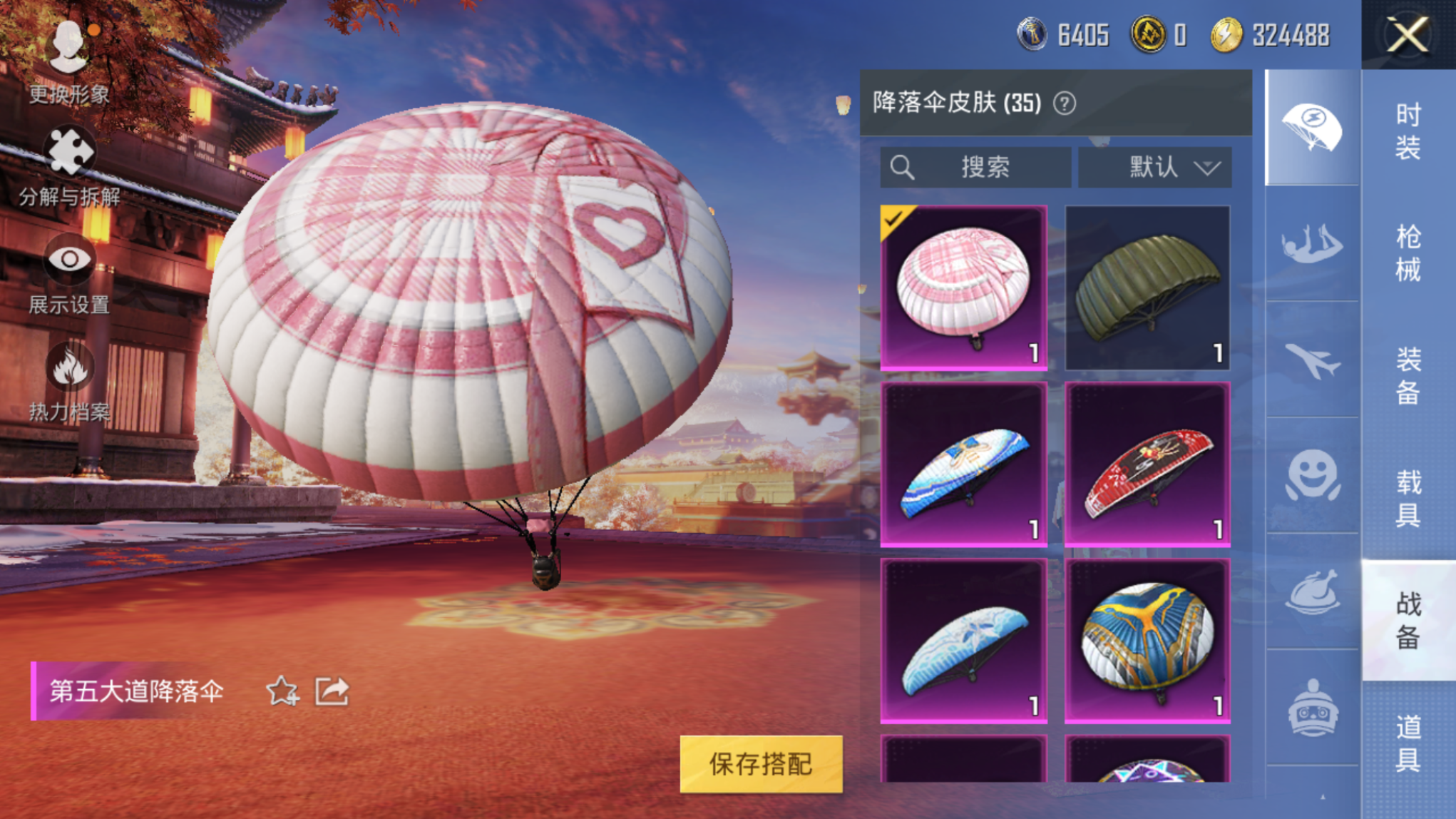
Task: Select the blue and gold round parachute
Action: [1147, 641]
